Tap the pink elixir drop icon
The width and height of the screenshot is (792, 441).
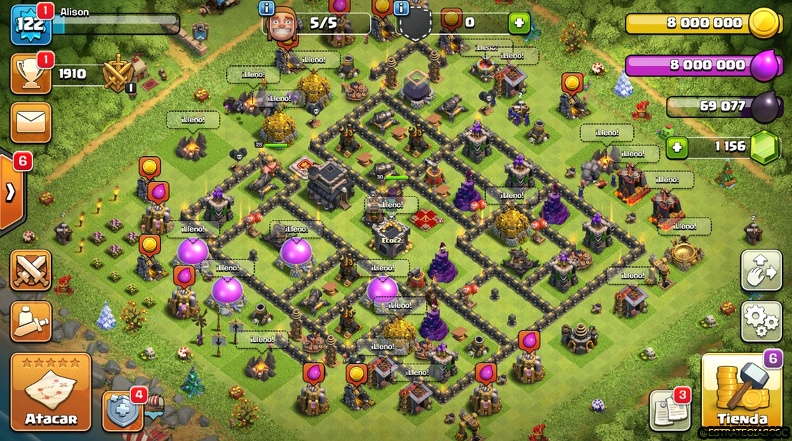(763, 65)
